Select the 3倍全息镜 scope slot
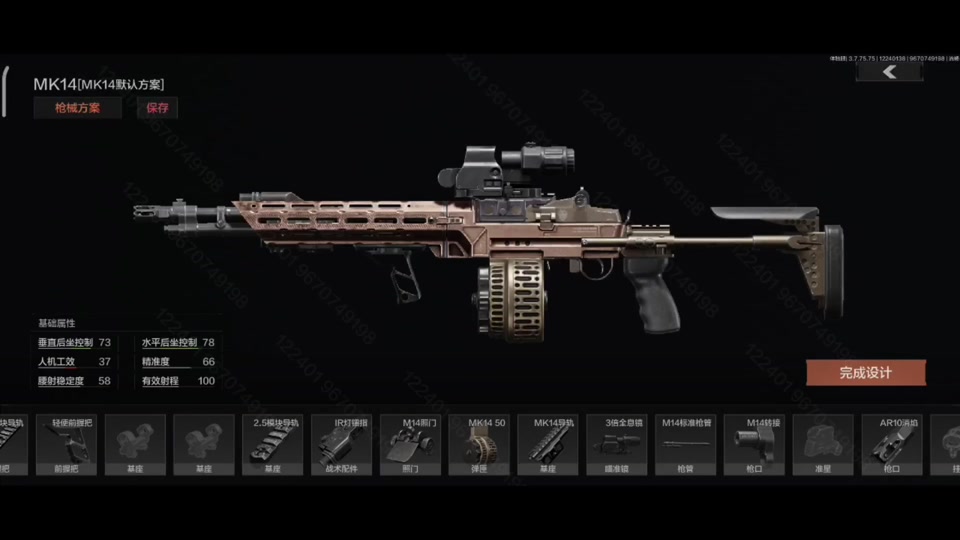The width and height of the screenshot is (960, 540). tap(617, 444)
